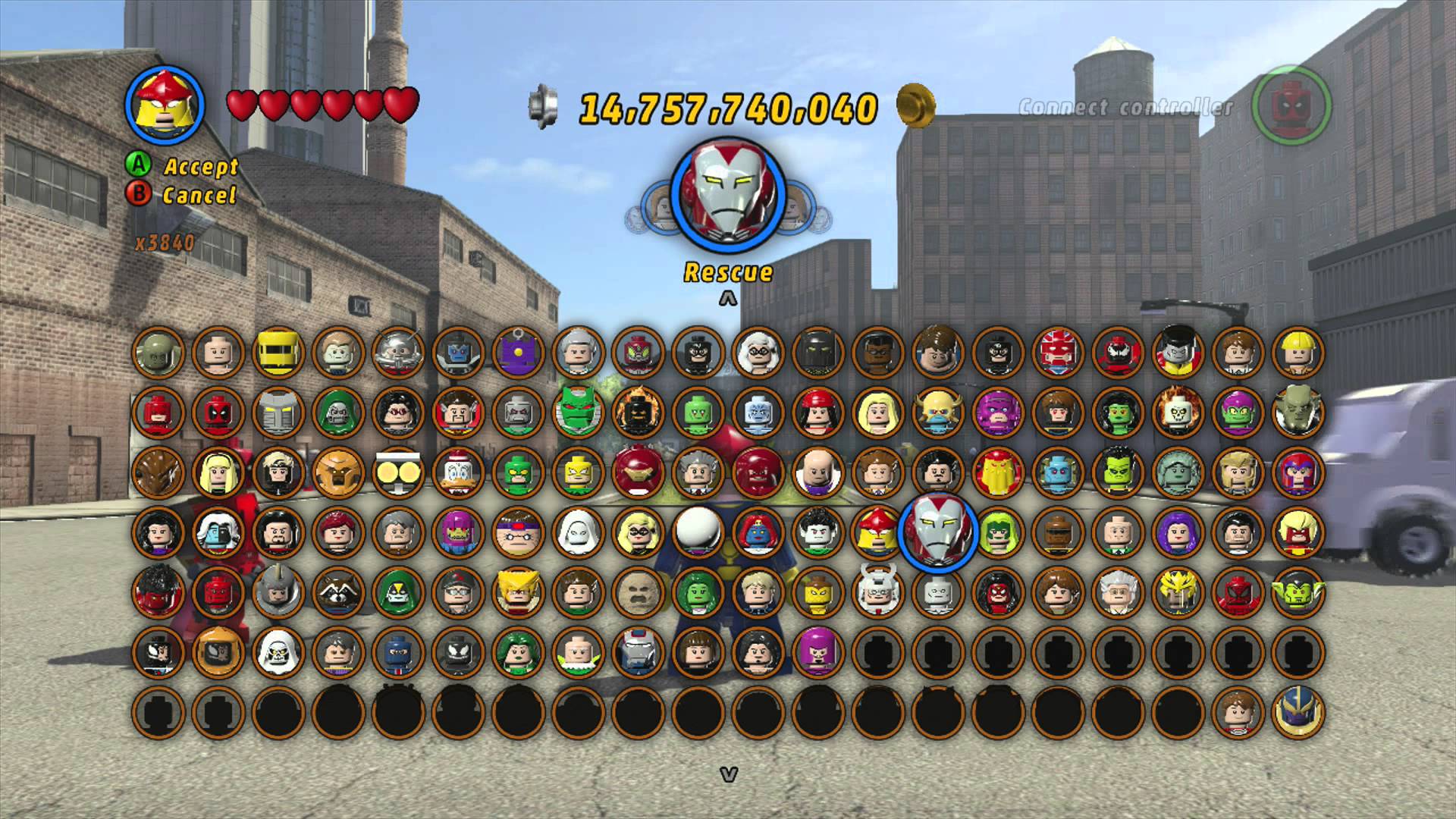
Task: Pick the big-headed M.O.D.O.K. portrait
Action: tap(518, 532)
